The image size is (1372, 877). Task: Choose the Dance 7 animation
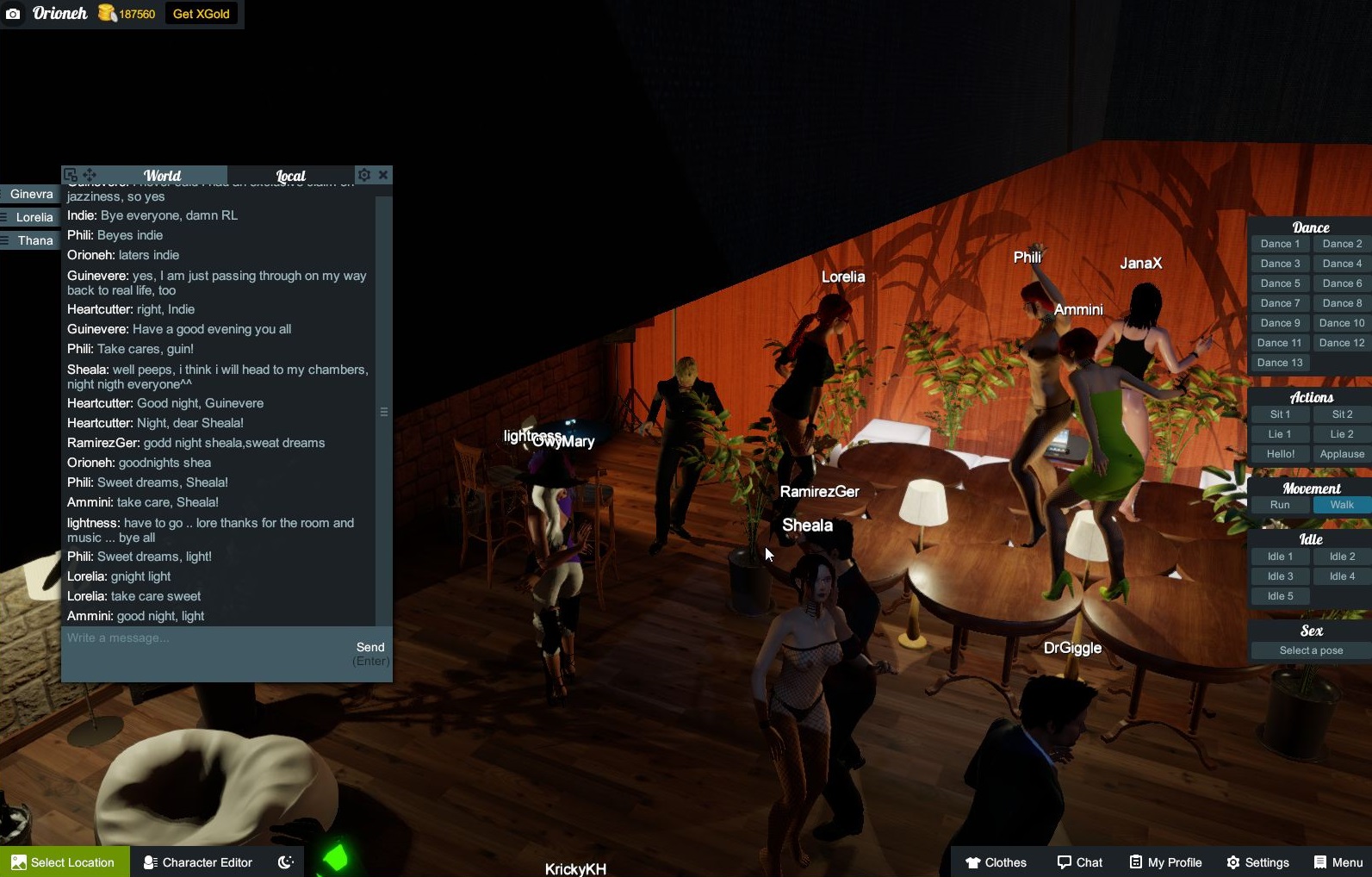[1280, 303]
